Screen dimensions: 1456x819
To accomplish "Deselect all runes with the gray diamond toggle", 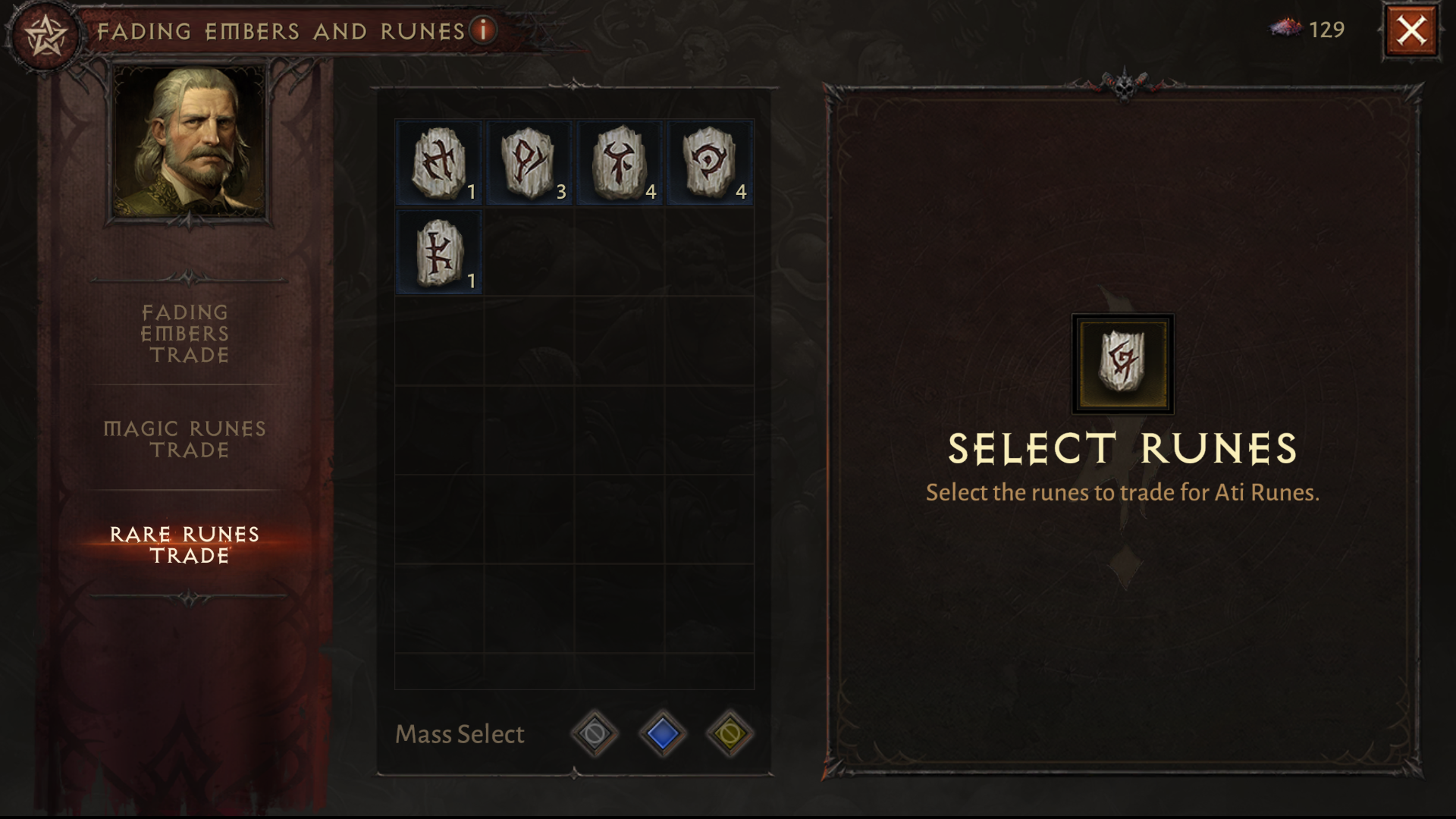I will [x=595, y=734].
